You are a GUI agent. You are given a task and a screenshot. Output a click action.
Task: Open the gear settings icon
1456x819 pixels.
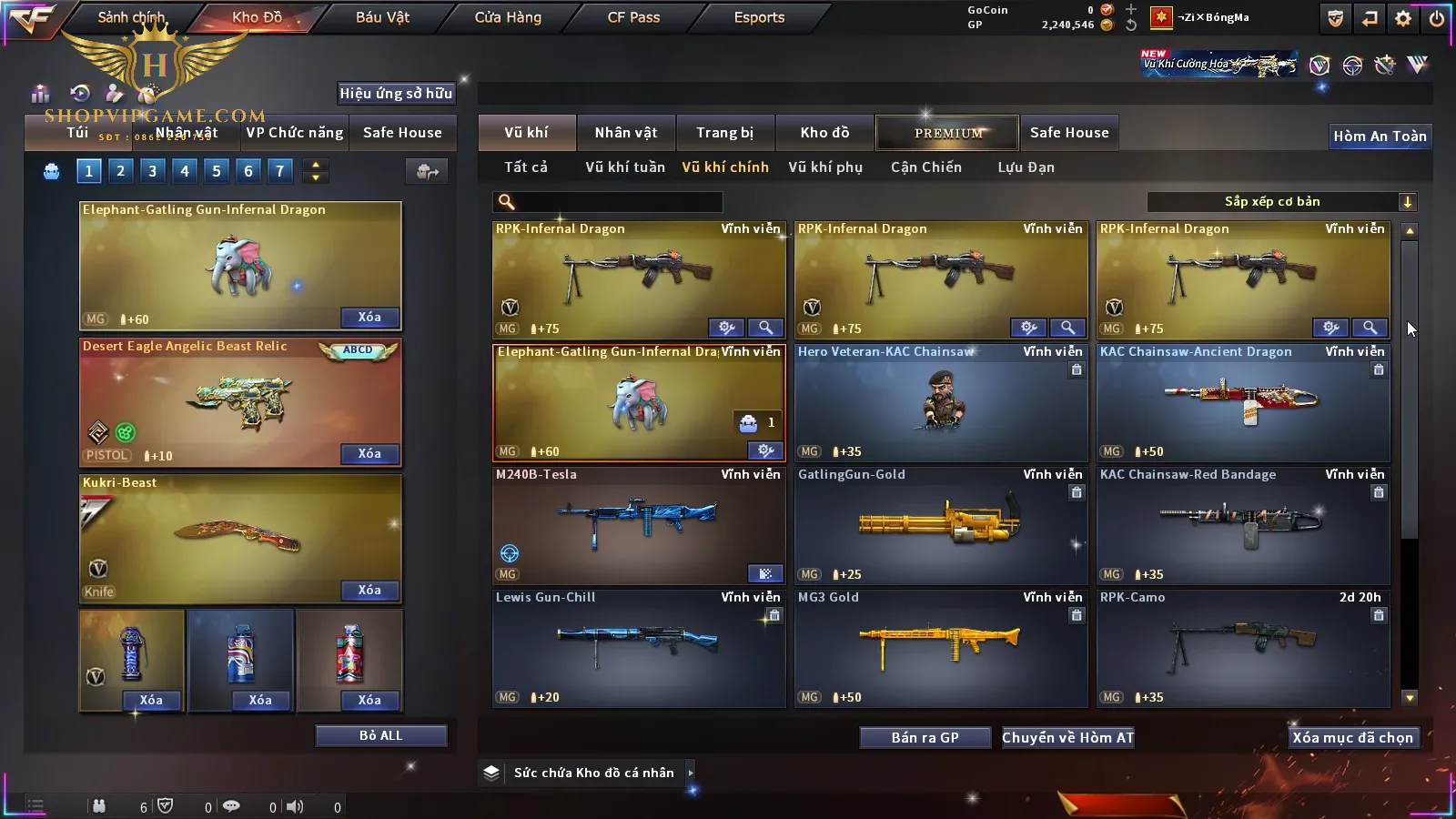coord(1402,18)
